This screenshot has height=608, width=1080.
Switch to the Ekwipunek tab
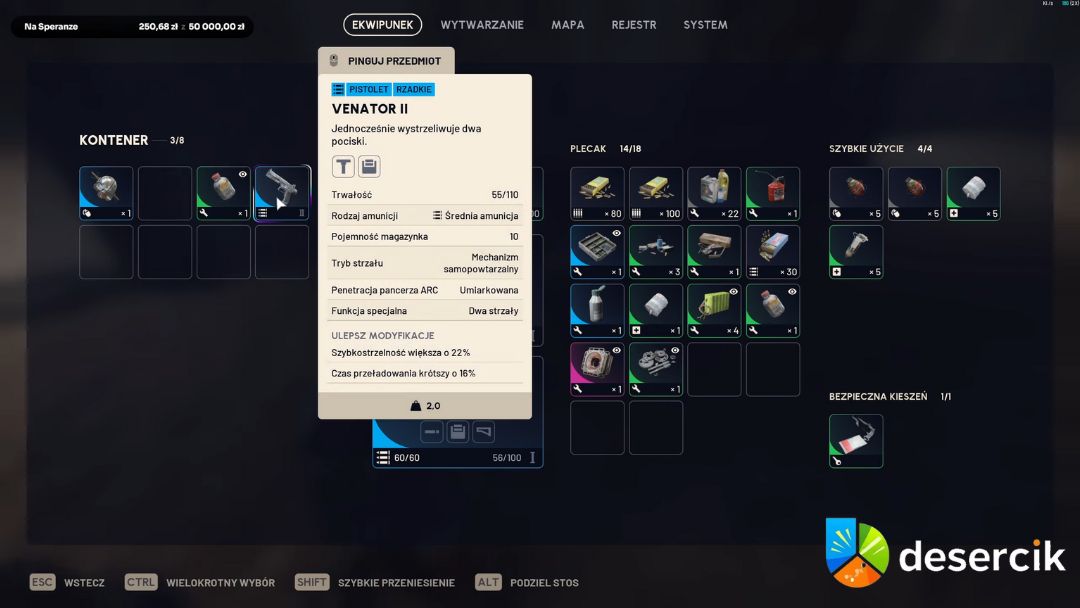coord(382,25)
